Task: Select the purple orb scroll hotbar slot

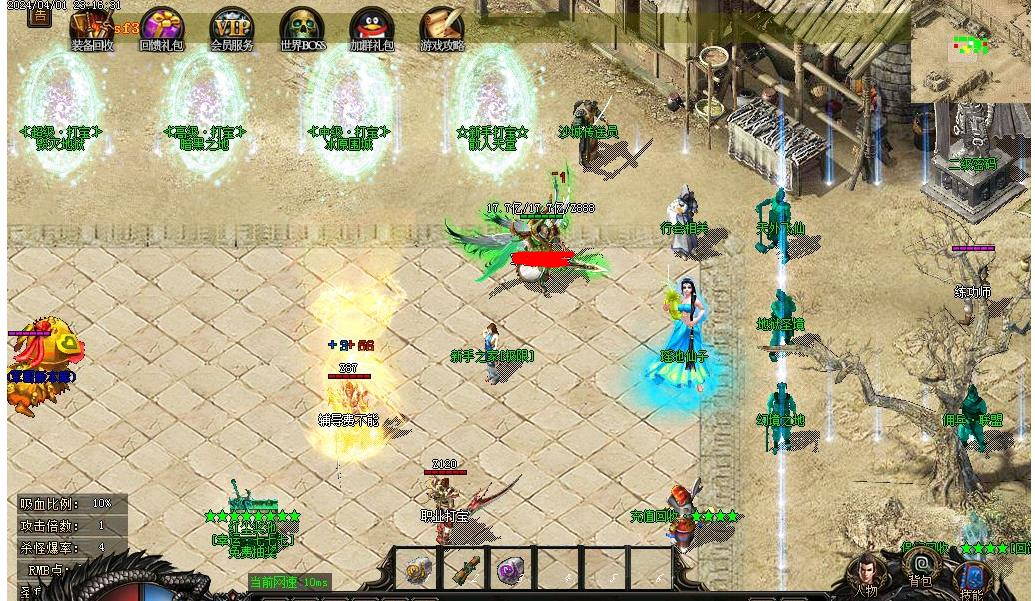Action: (511, 571)
